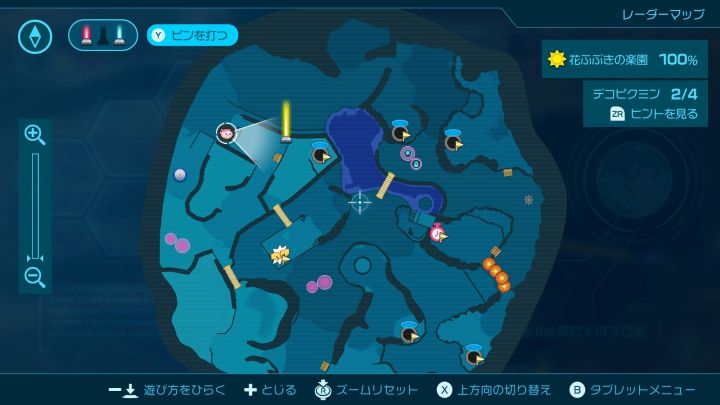Click the compass orientation icon
Screen dimensions: 720x405
click(x=35, y=37)
